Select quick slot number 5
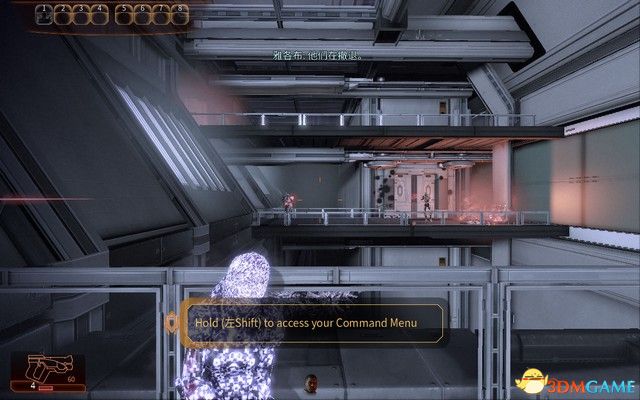This screenshot has width=640, height=400. 125,14
